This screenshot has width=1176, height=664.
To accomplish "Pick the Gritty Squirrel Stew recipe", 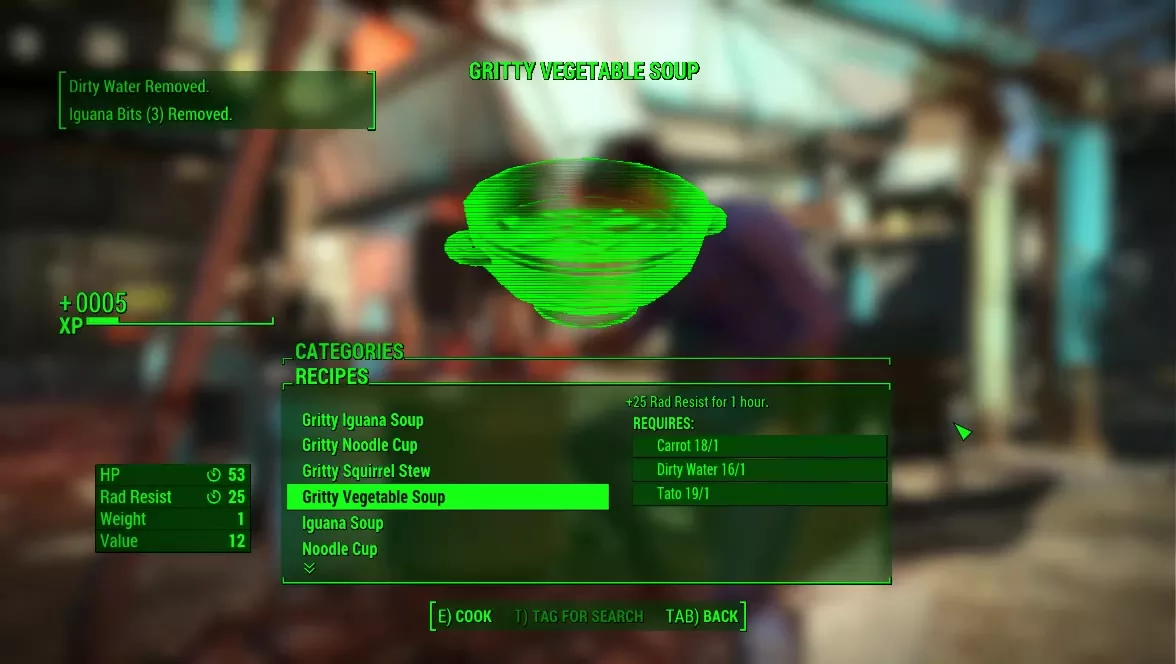I will [x=366, y=471].
